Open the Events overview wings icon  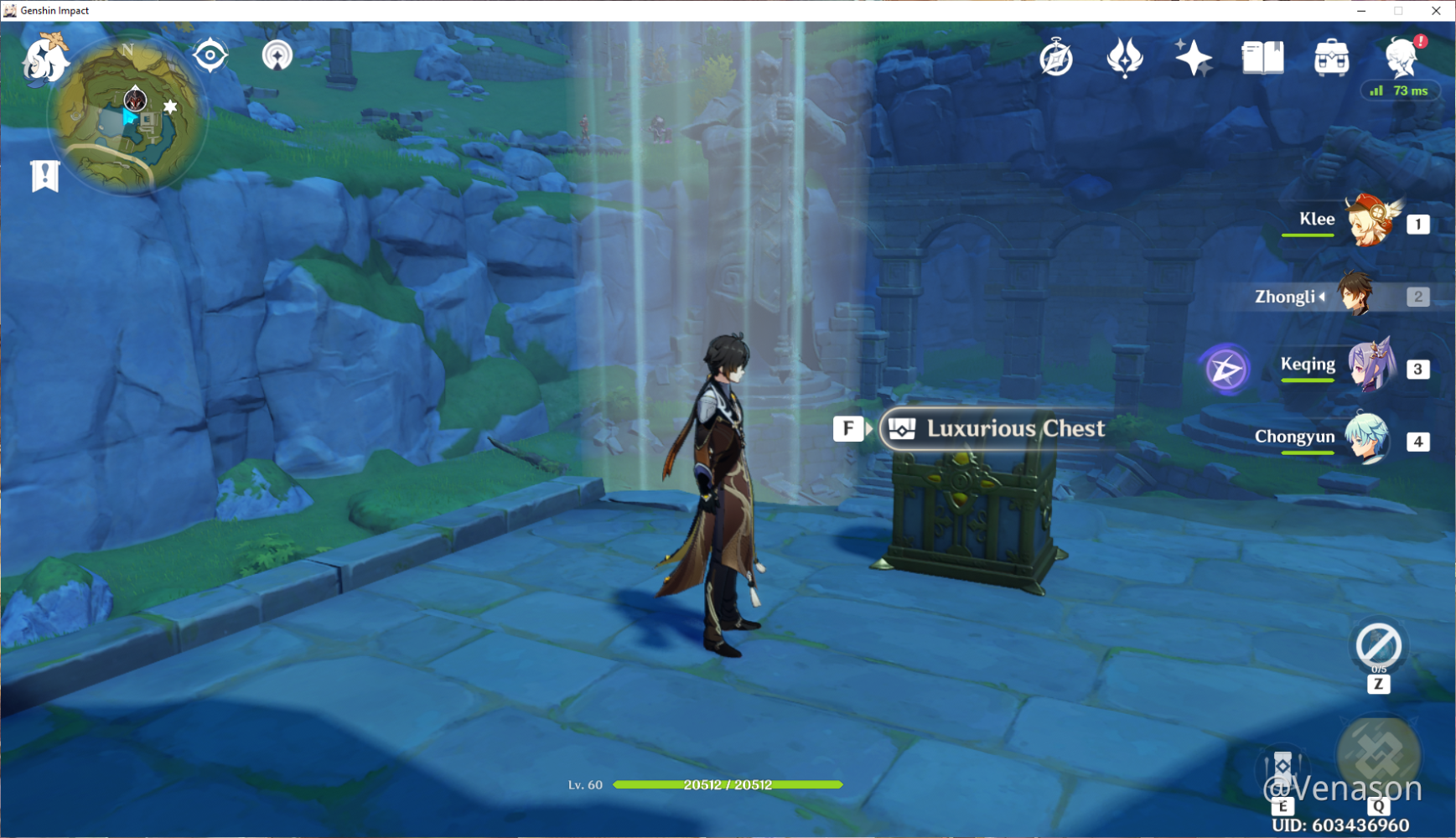[1123, 58]
